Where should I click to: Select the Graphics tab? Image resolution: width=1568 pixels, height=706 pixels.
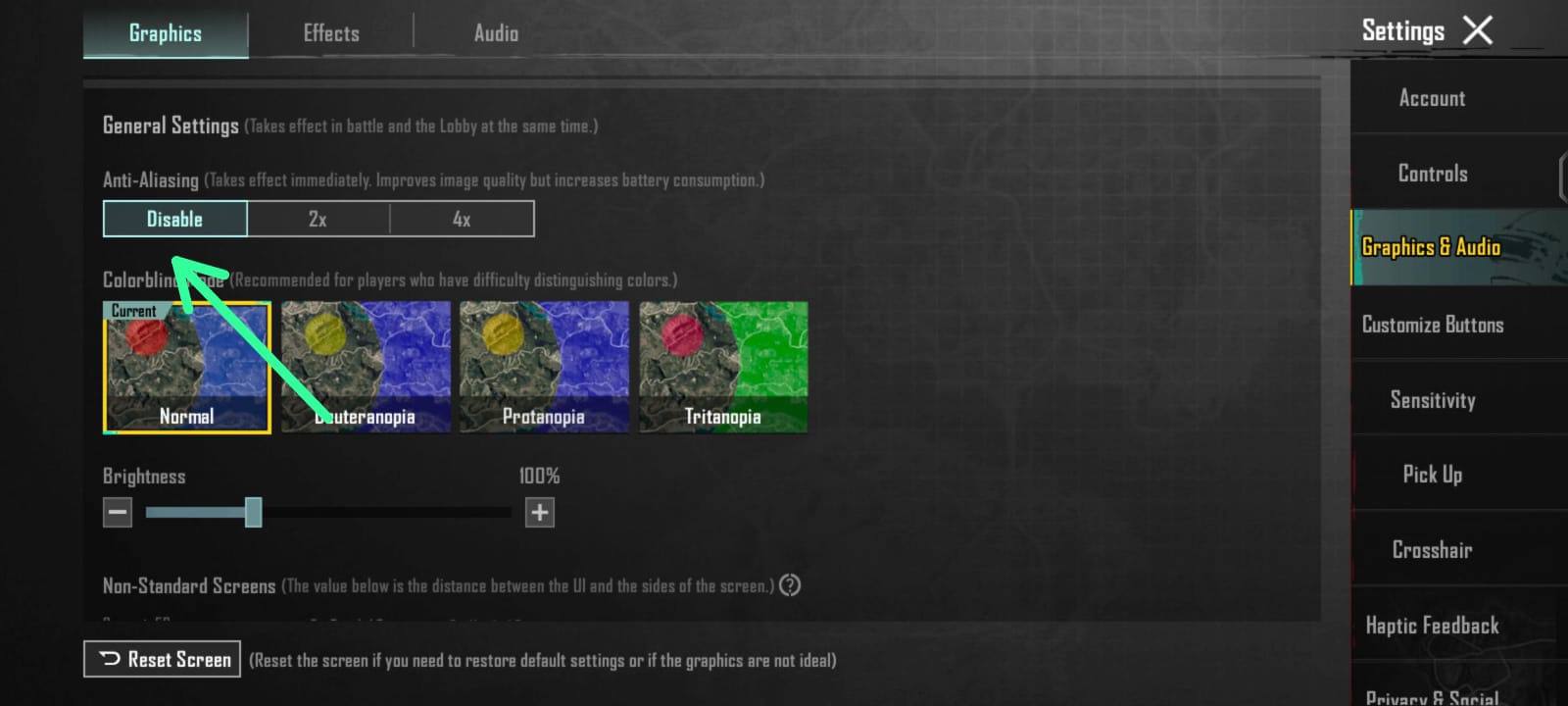click(x=166, y=33)
